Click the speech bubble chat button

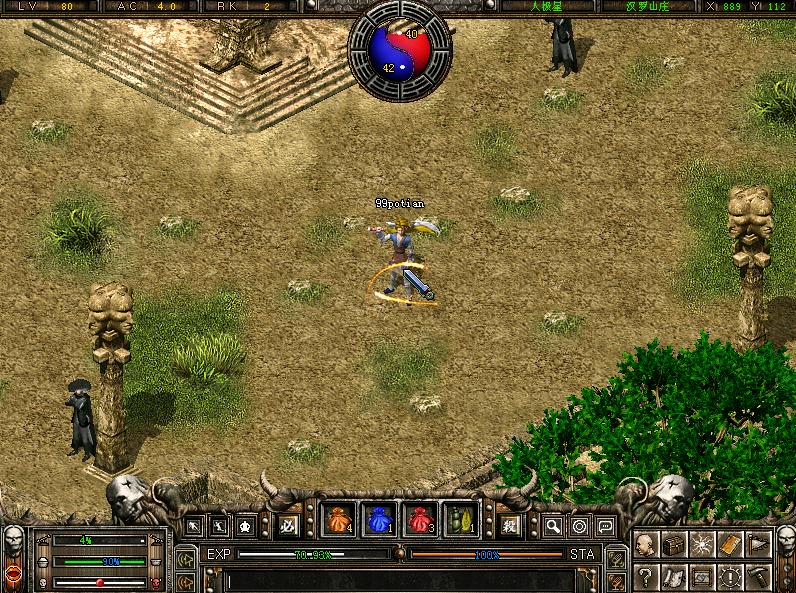click(605, 525)
